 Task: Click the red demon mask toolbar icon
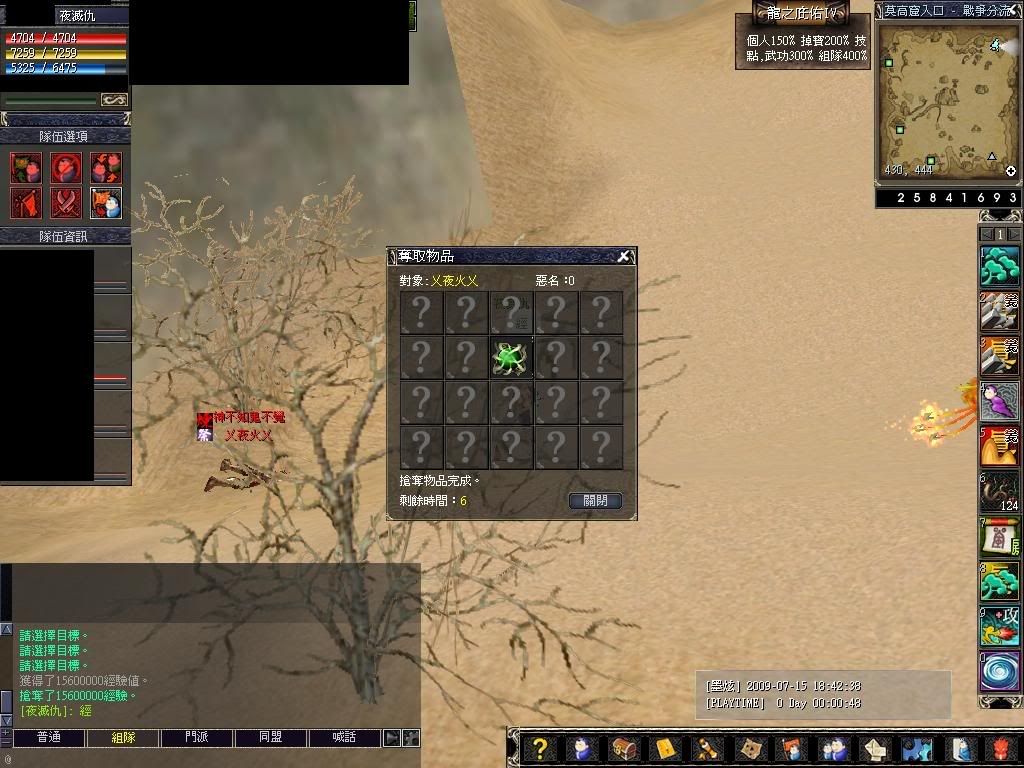(x=1002, y=749)
